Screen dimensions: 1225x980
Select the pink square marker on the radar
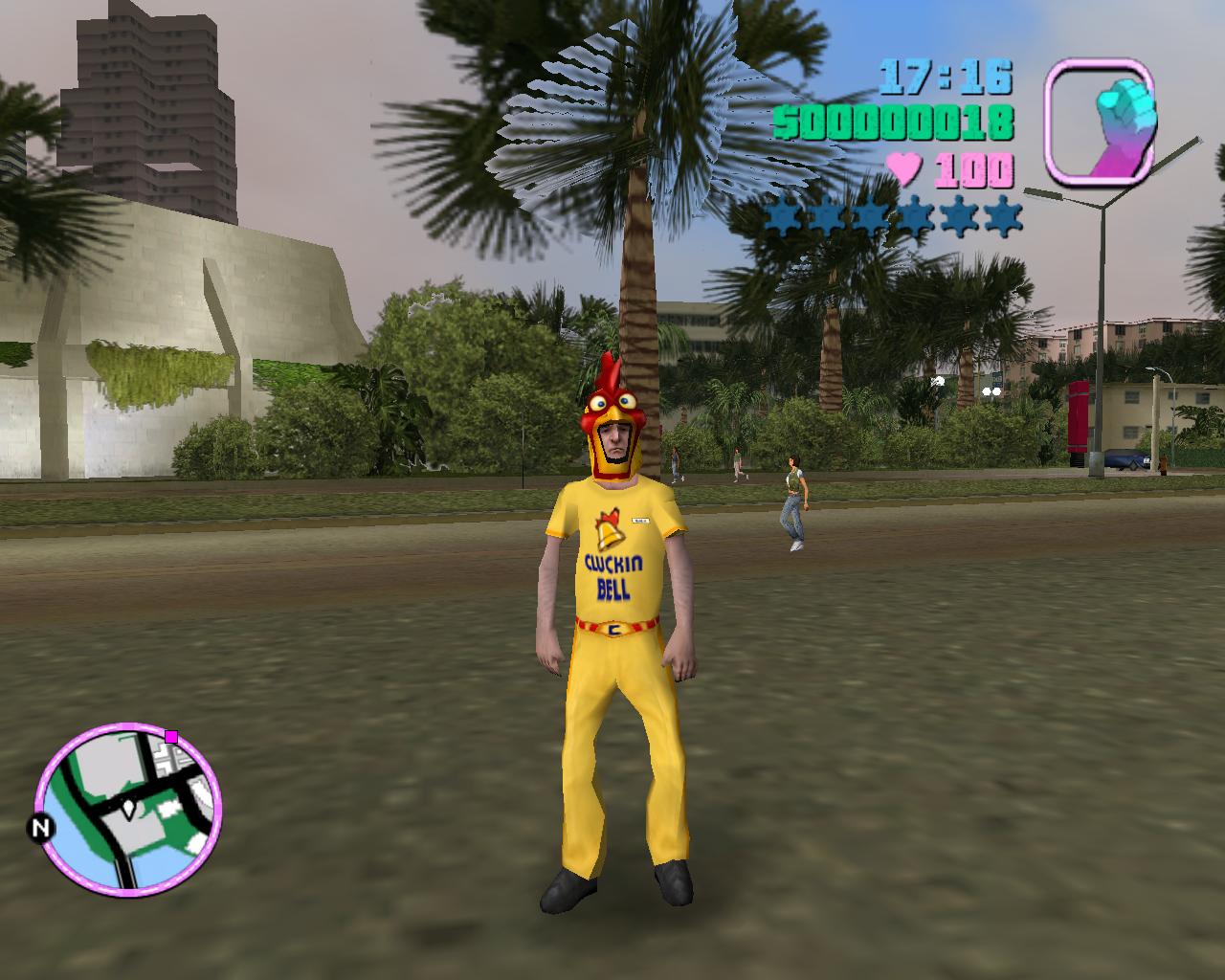tap(171, 736)
